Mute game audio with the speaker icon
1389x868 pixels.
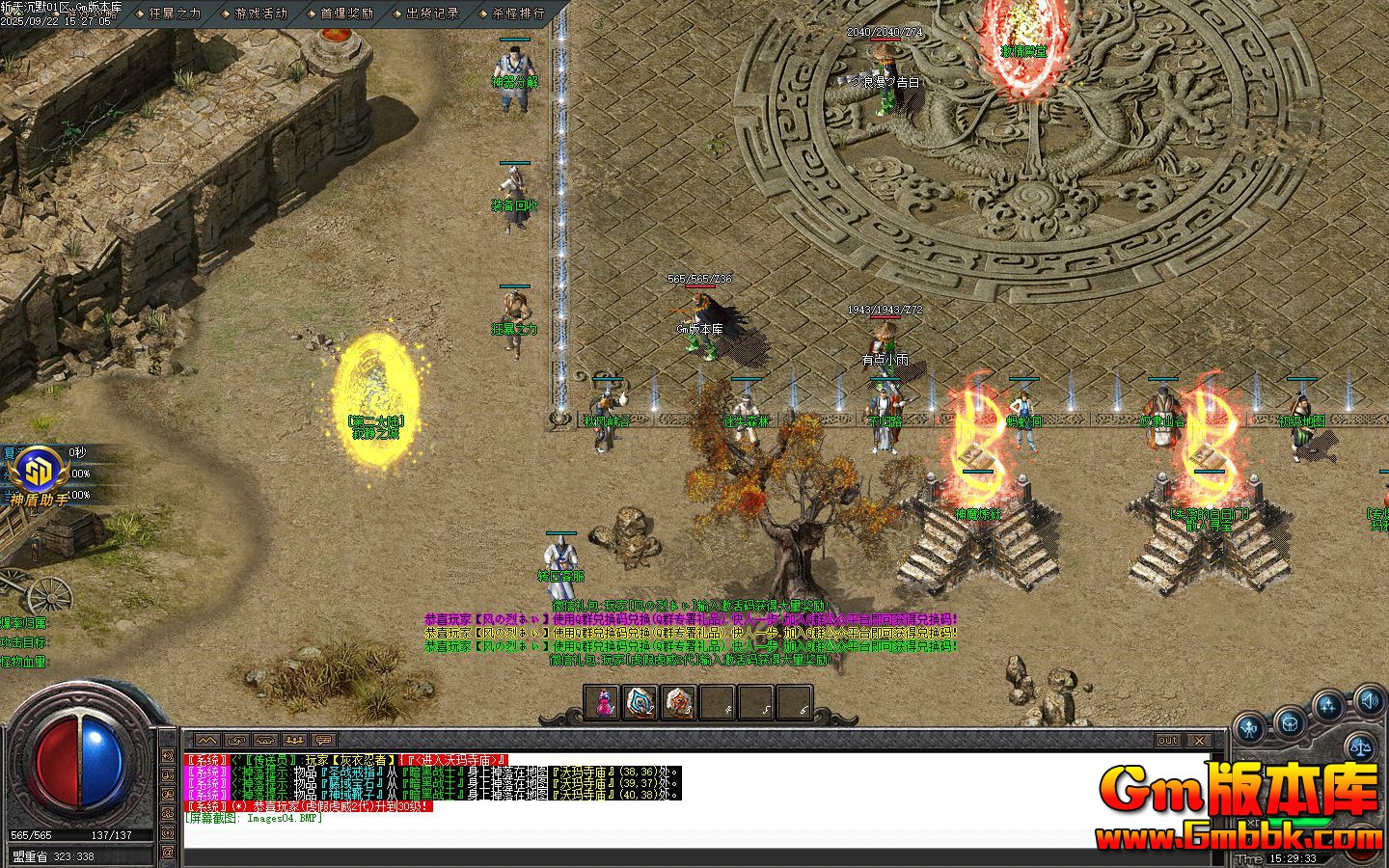1369,702
